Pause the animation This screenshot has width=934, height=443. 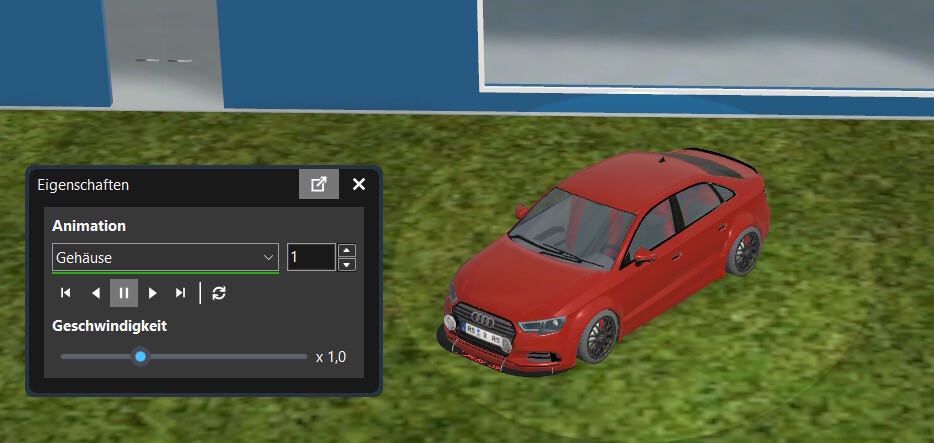coord(124,293)
